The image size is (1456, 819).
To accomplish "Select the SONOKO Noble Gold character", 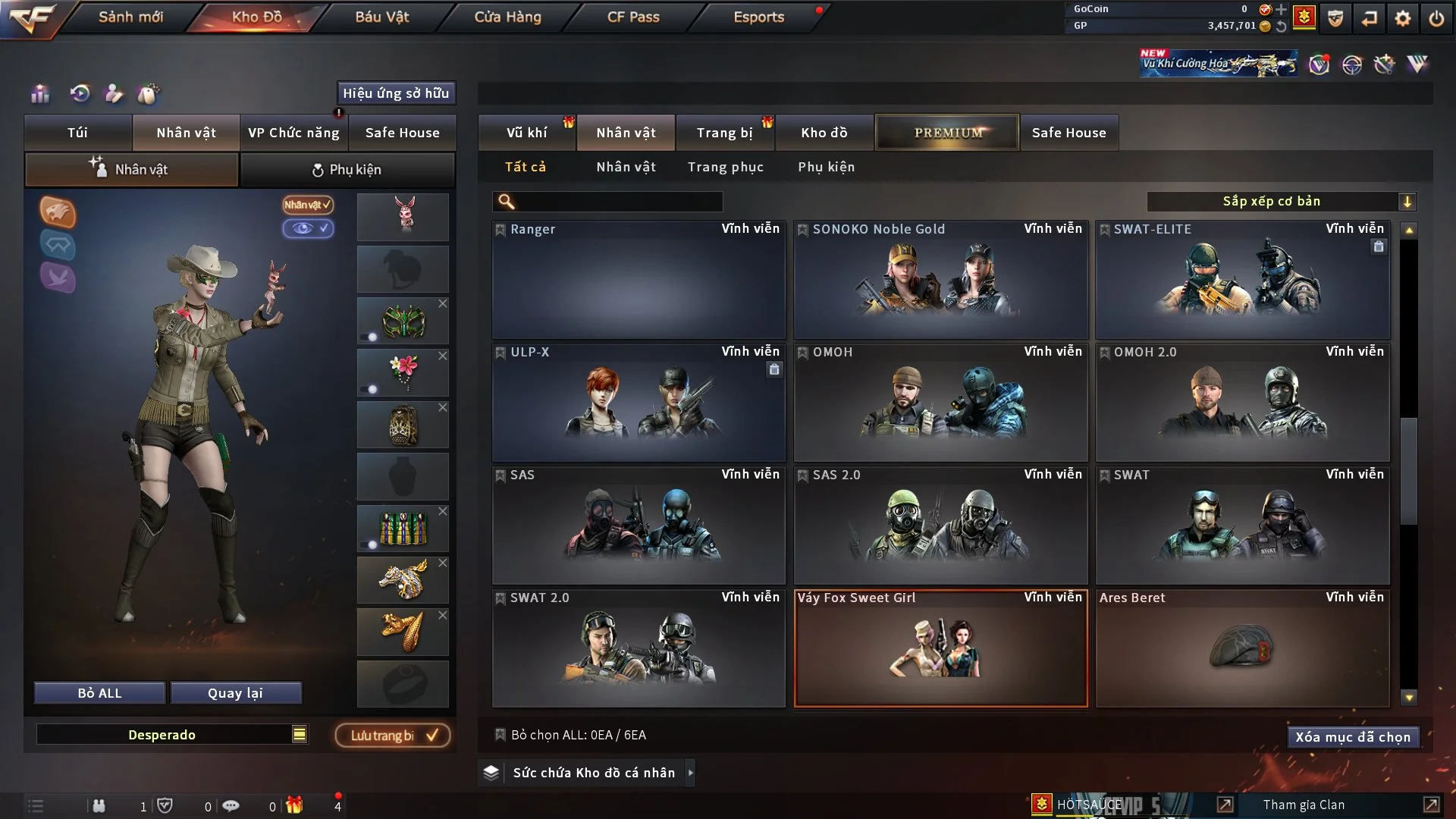I will 940,279.
